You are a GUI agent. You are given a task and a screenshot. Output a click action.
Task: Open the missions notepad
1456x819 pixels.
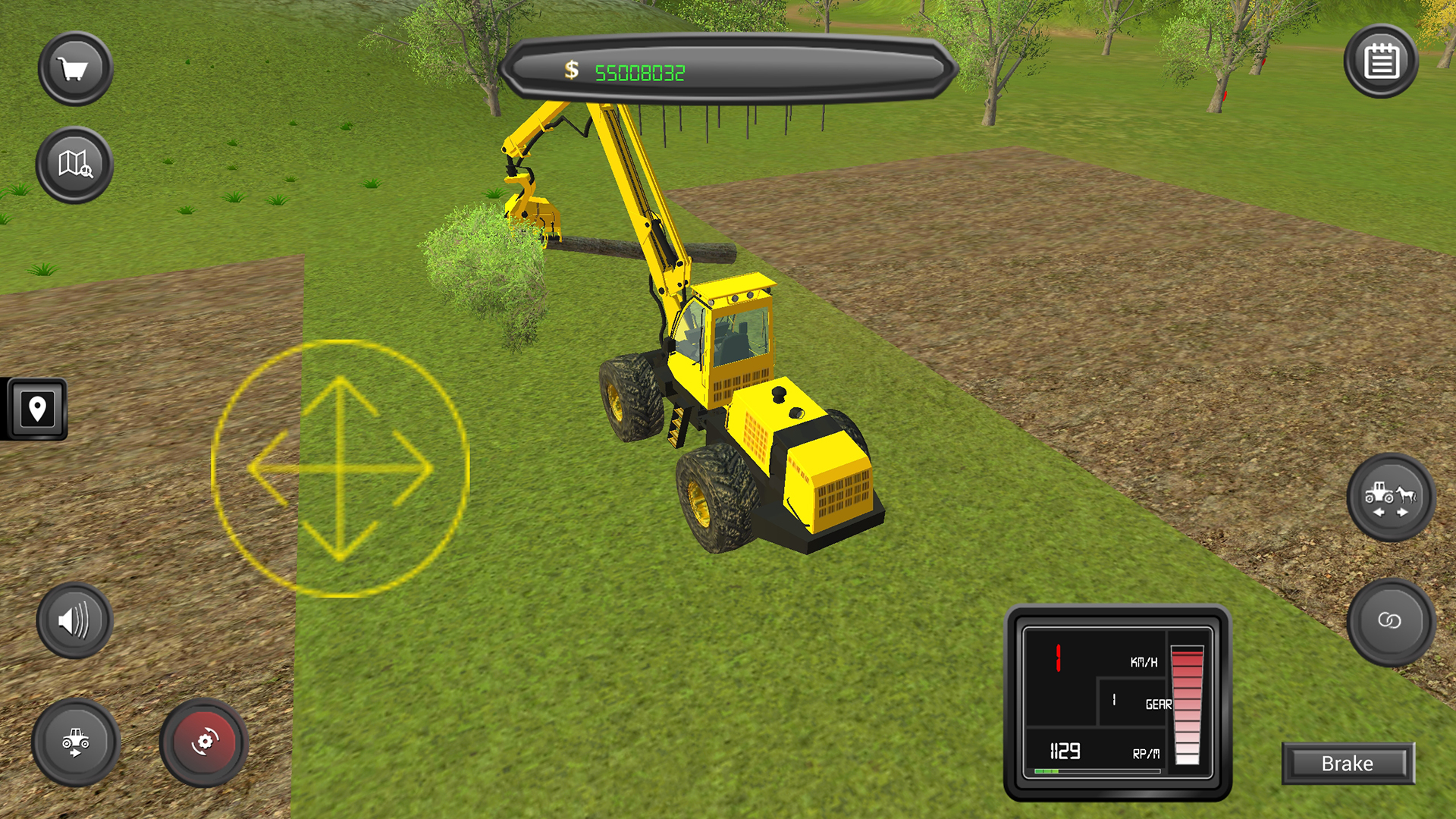pos(1380,62)
